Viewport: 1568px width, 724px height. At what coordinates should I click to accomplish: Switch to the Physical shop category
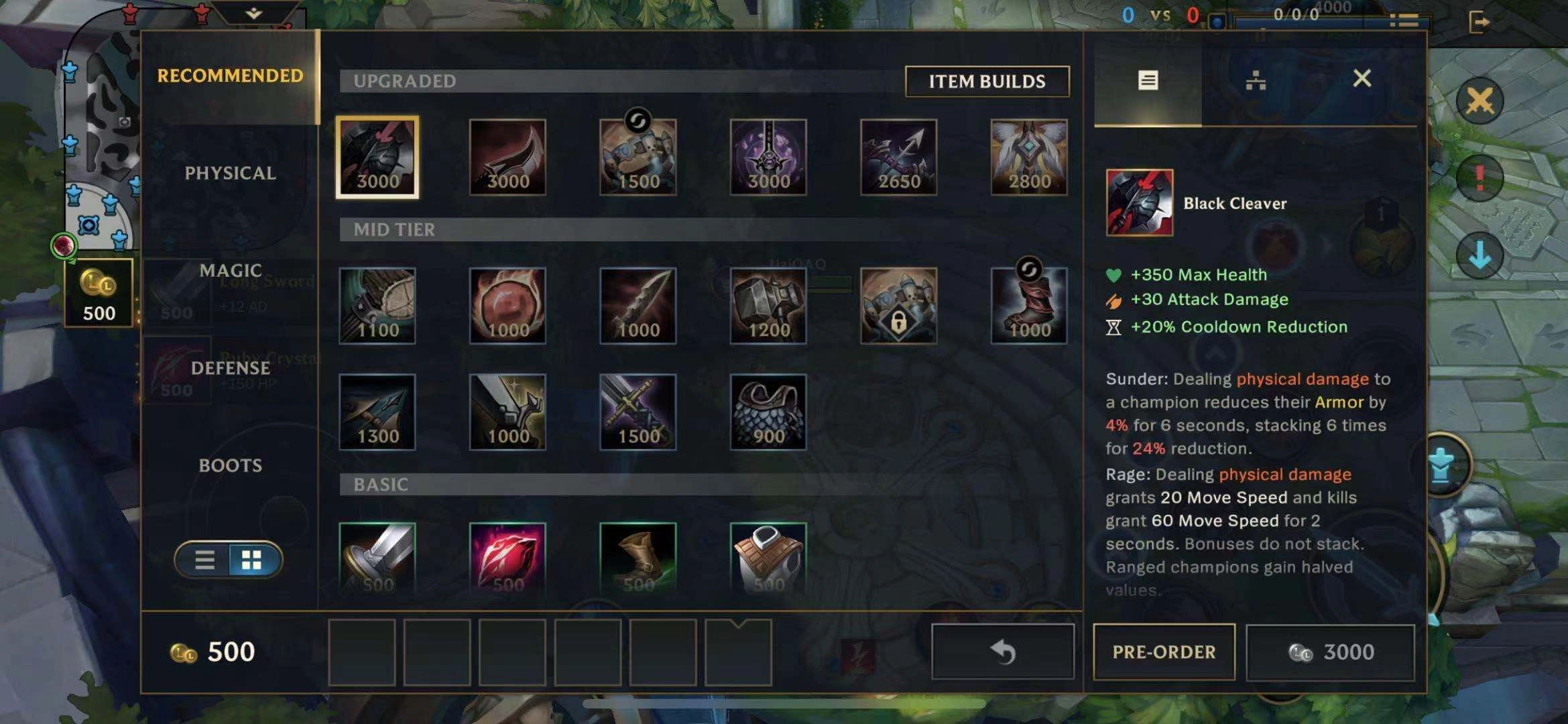click(230, 173)
